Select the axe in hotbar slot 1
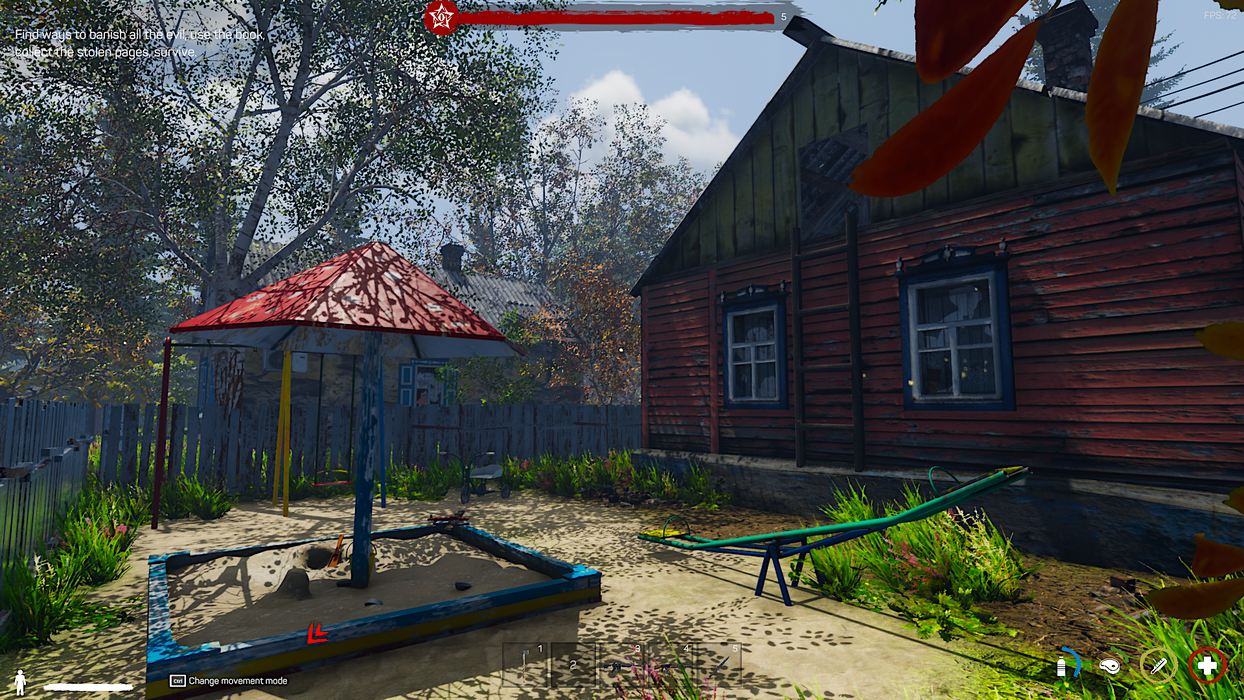 pos(525,664)
